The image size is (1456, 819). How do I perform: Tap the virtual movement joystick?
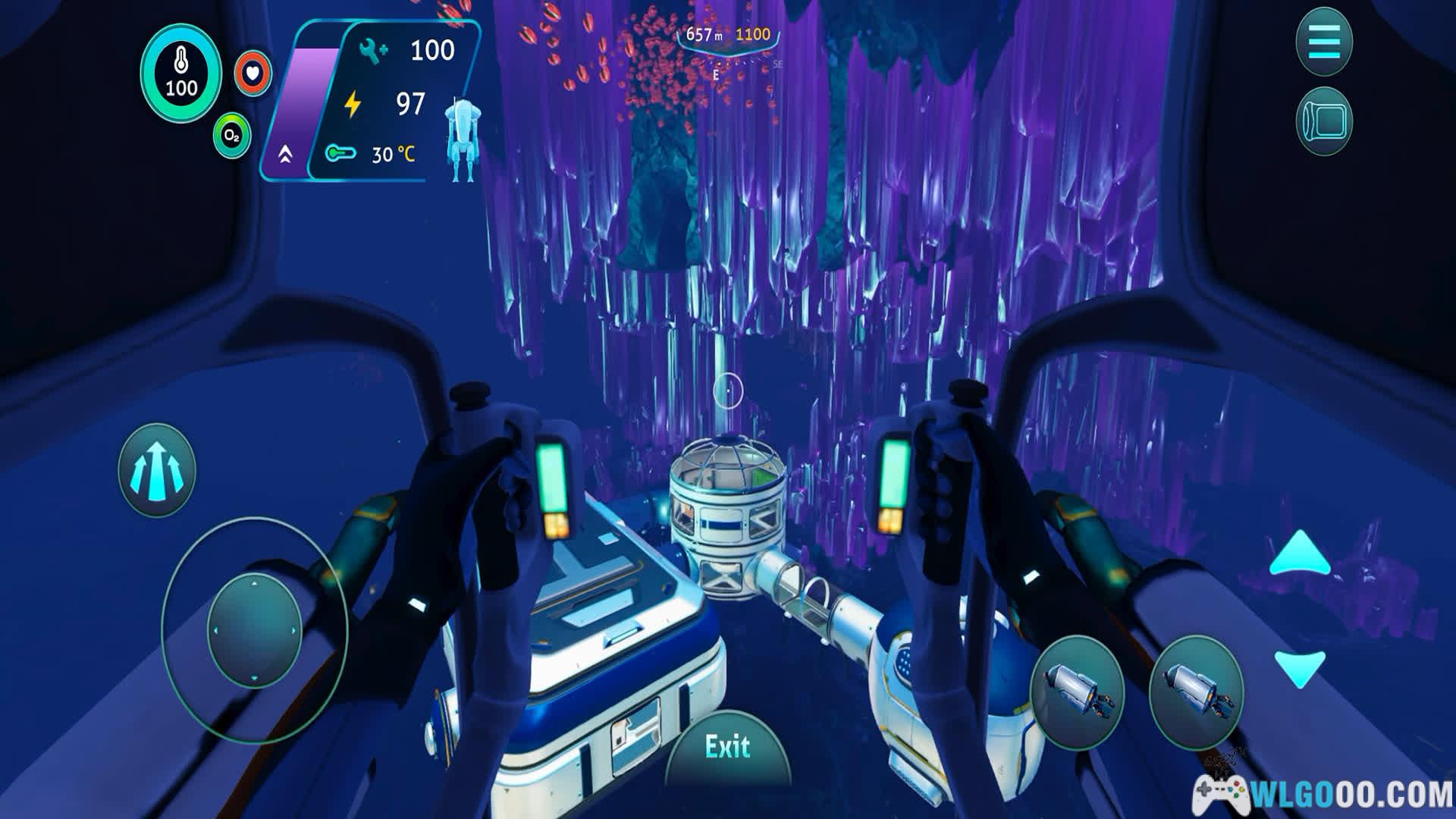[254, 630]
